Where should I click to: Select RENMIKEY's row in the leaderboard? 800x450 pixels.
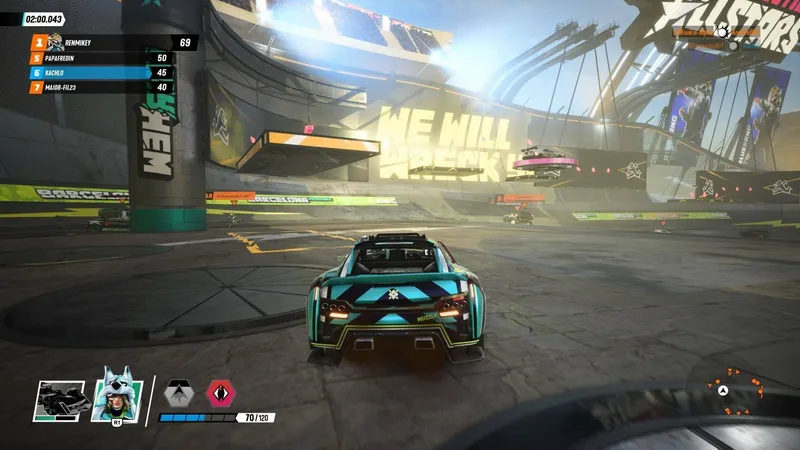(x=112, y=42)
